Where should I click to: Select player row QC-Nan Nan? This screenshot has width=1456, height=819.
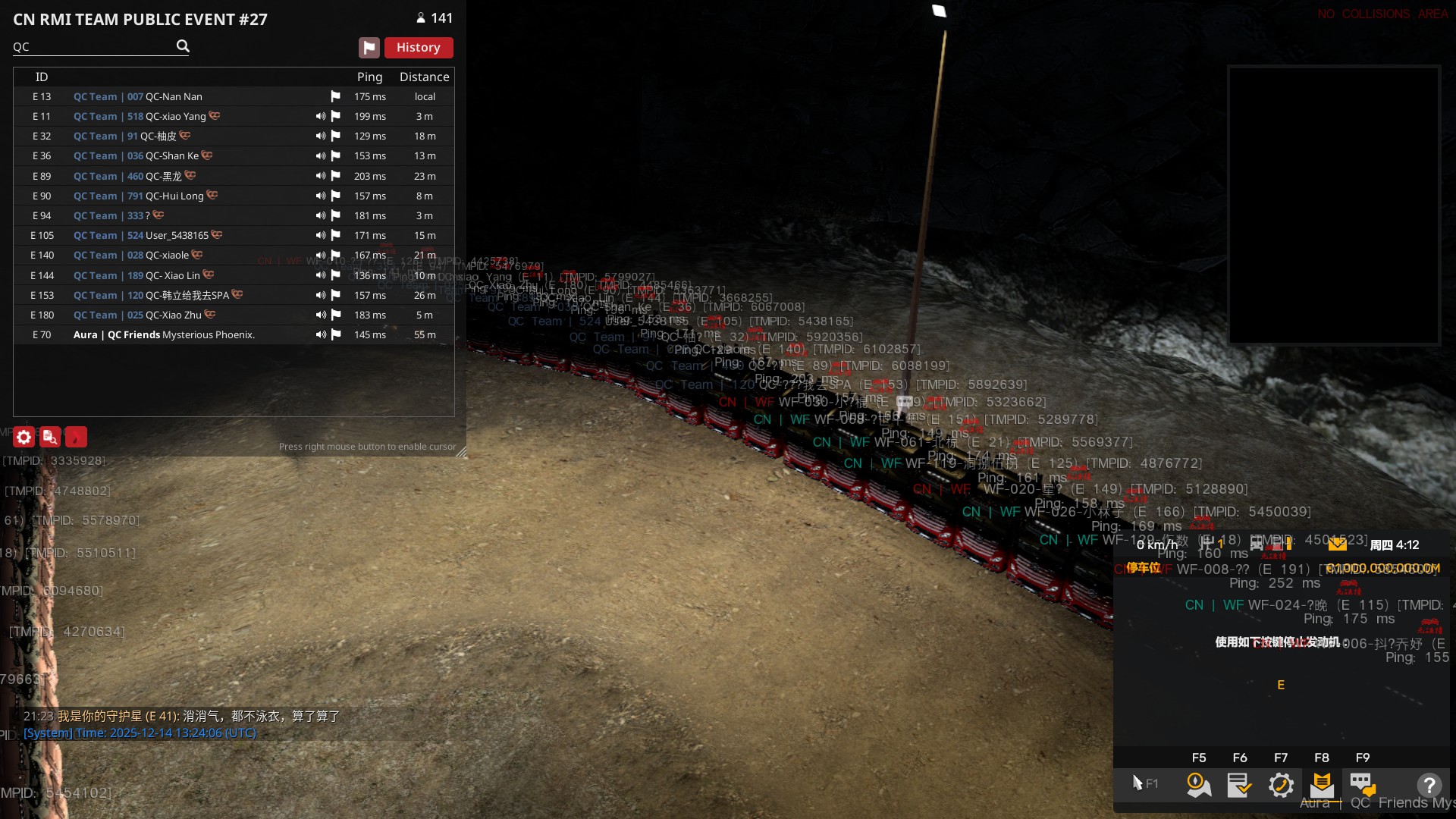click(174, 97)
